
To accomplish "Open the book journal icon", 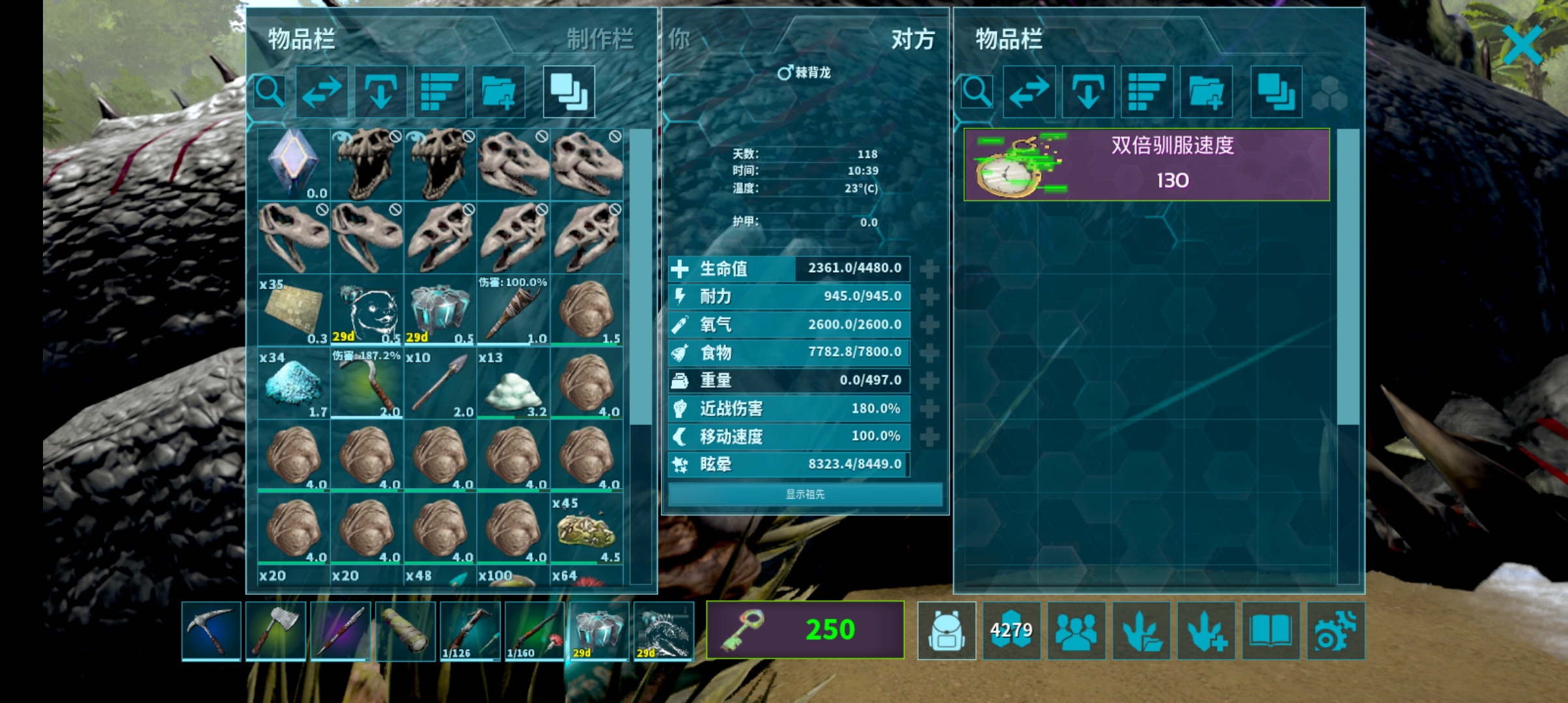I will tap(1270, 630).
